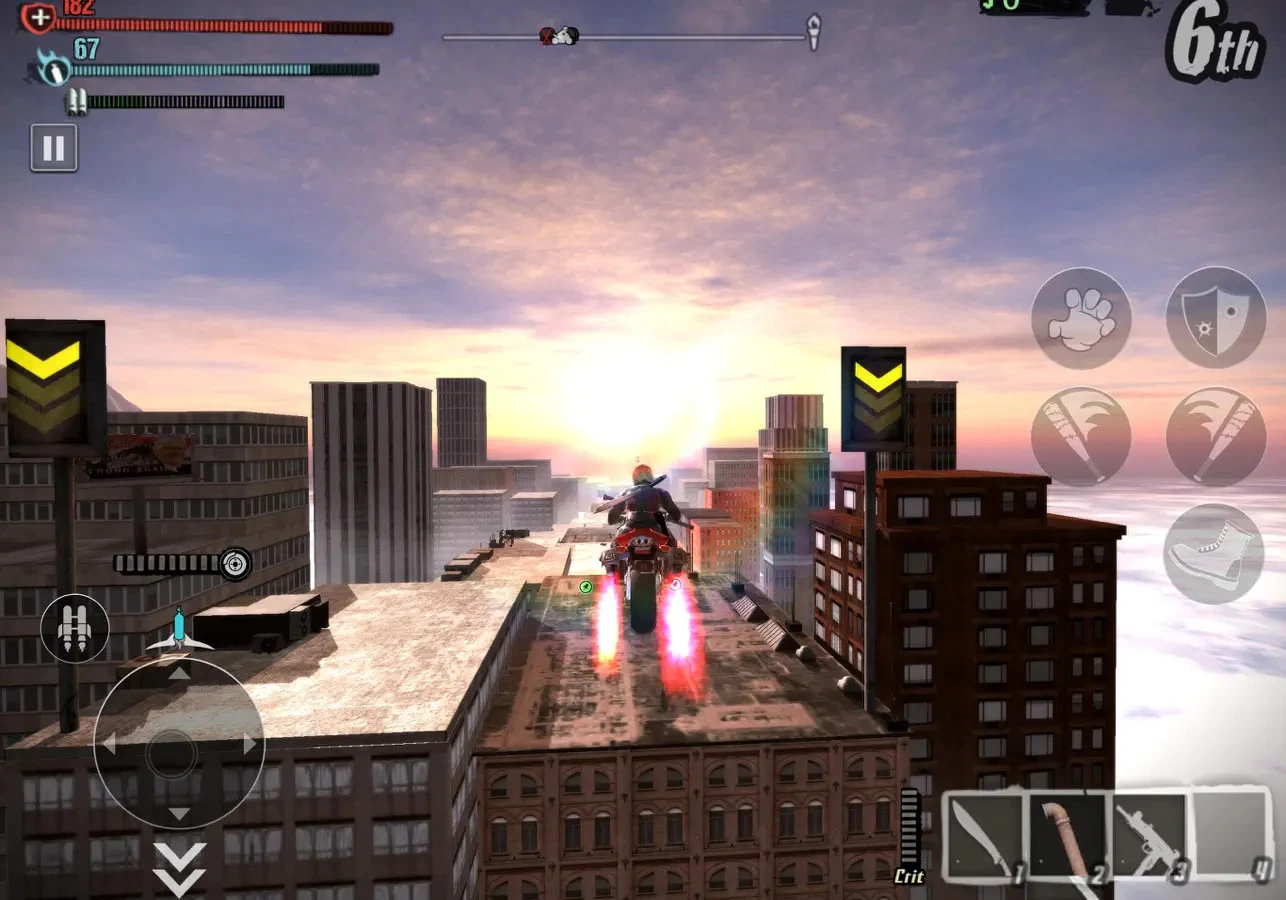Tap the grab hand action button

coord(1081,318)
